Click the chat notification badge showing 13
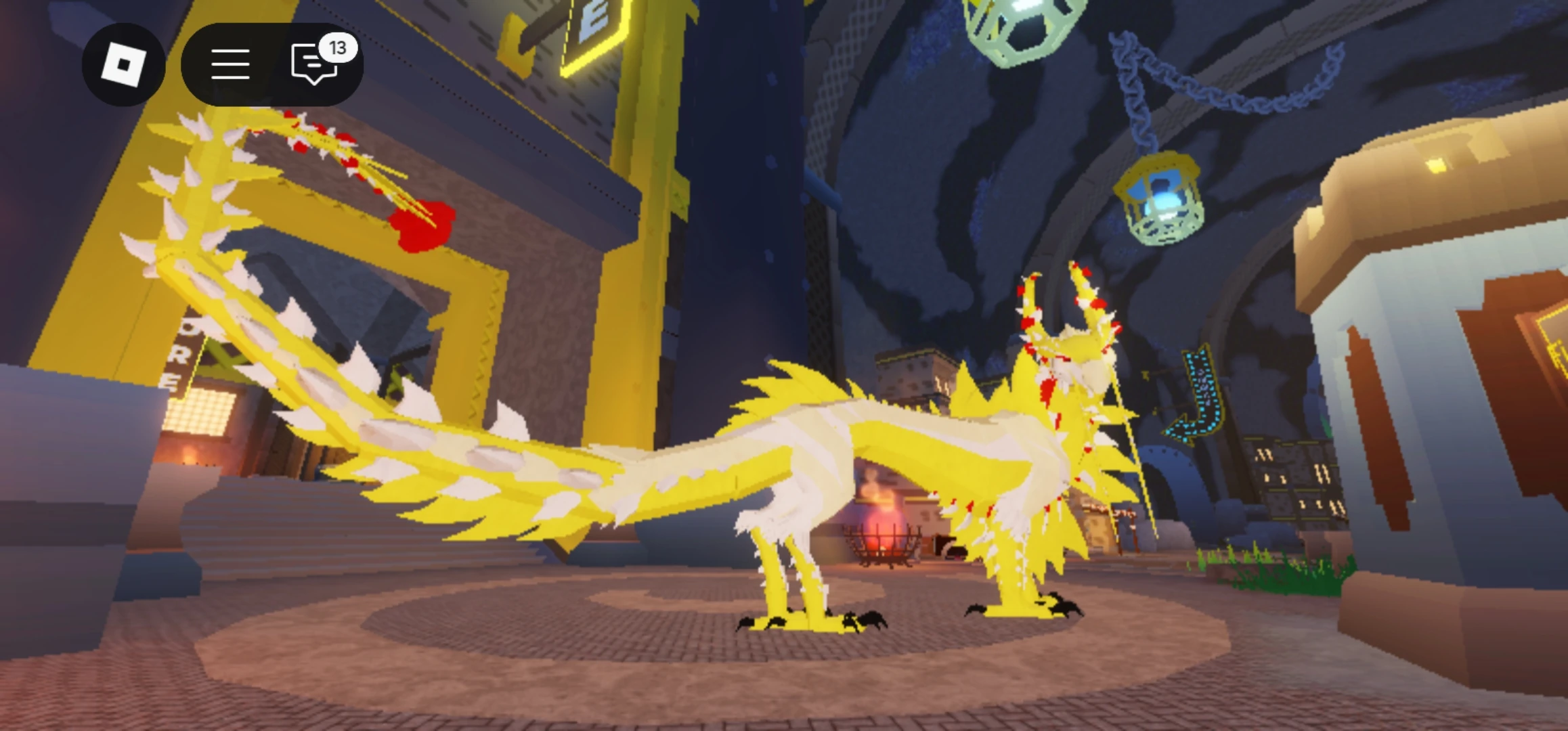 [x=339, y=47]
